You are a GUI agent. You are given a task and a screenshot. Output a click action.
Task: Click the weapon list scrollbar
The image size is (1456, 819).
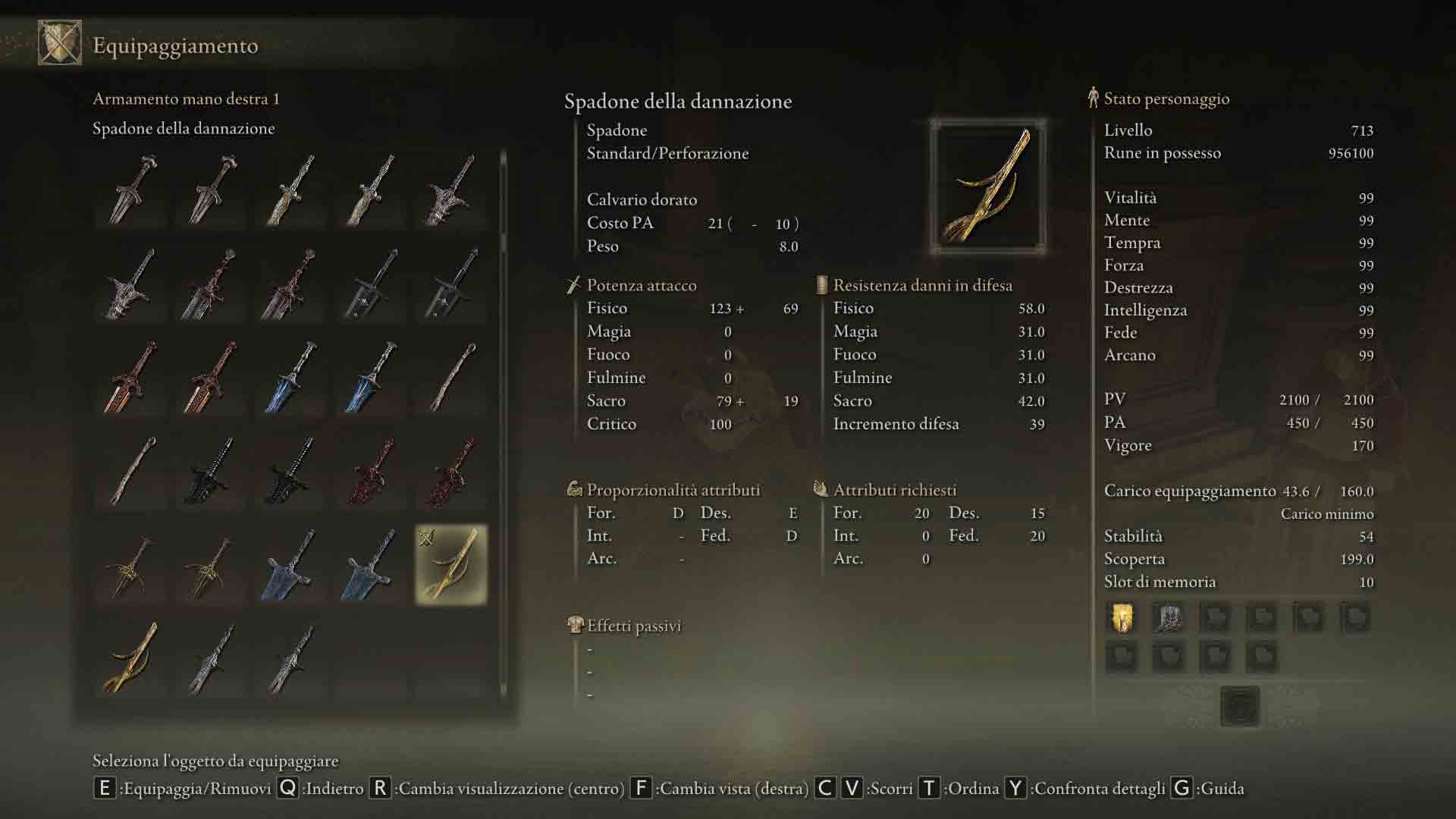click(x=503, y=201)
